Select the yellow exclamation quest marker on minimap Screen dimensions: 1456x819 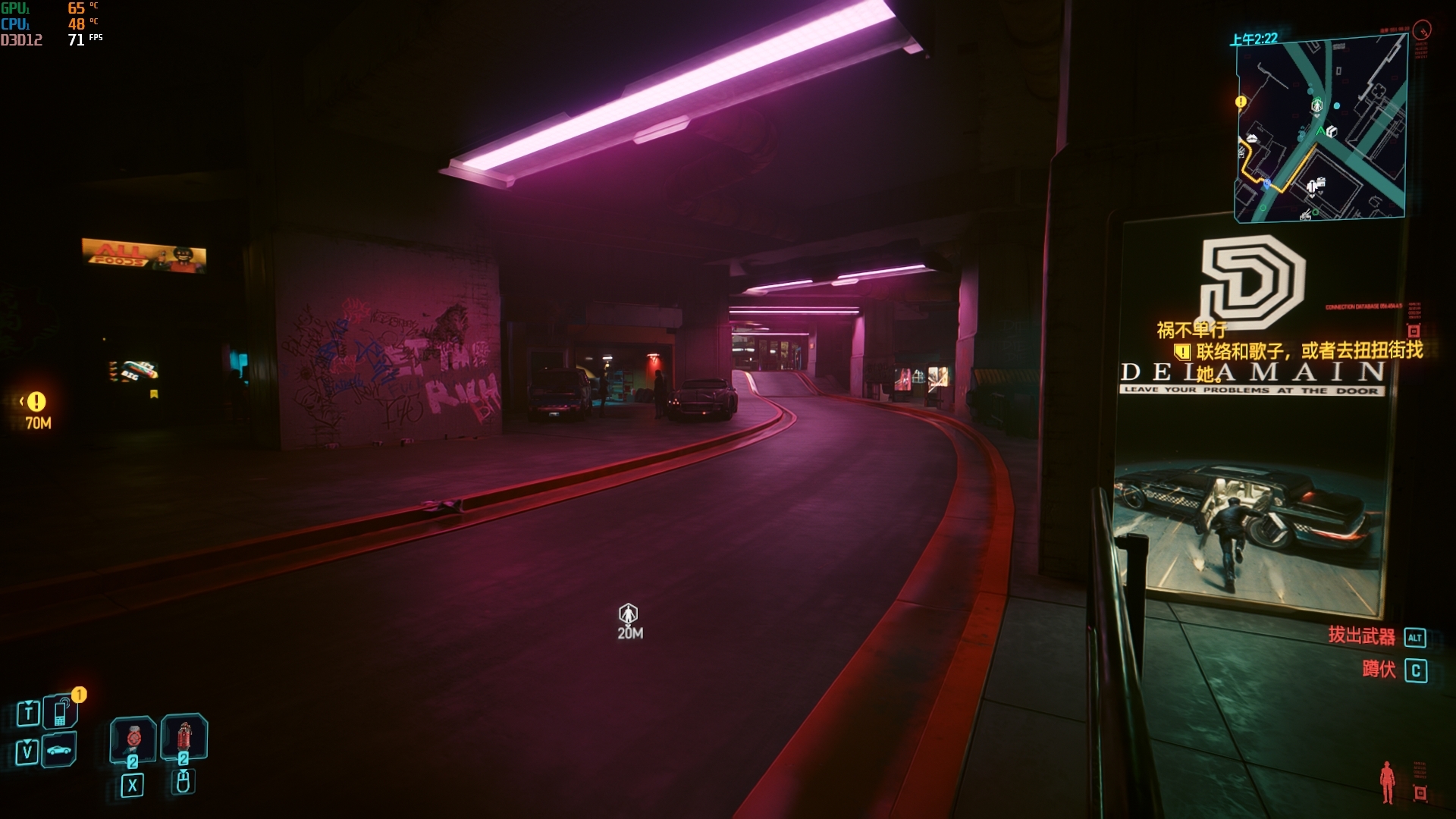pyautogui.click(x=1241, y=102)
